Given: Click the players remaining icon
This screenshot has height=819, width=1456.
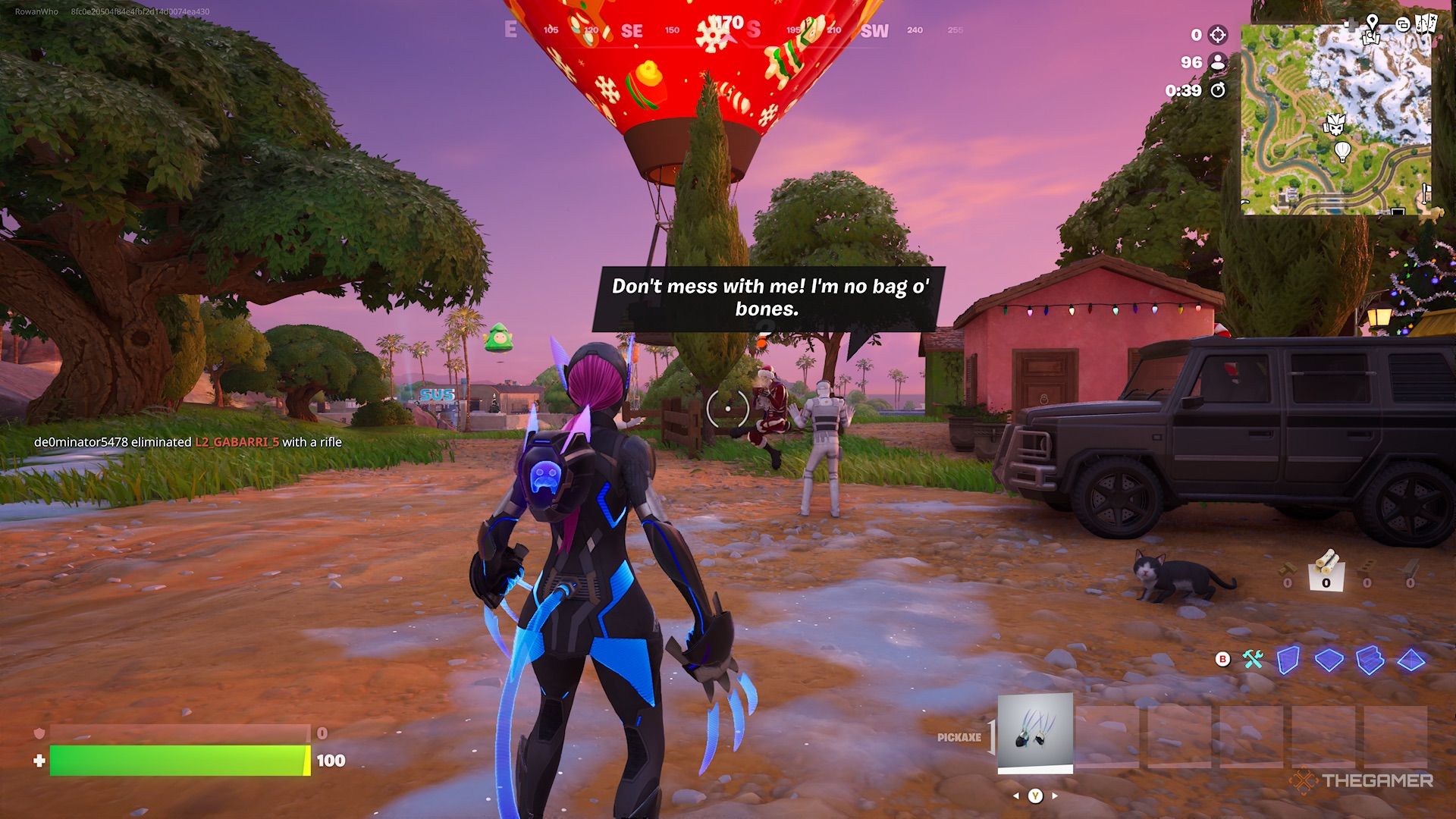Looking at the screenshot, I should click(x=1217, y=64).
